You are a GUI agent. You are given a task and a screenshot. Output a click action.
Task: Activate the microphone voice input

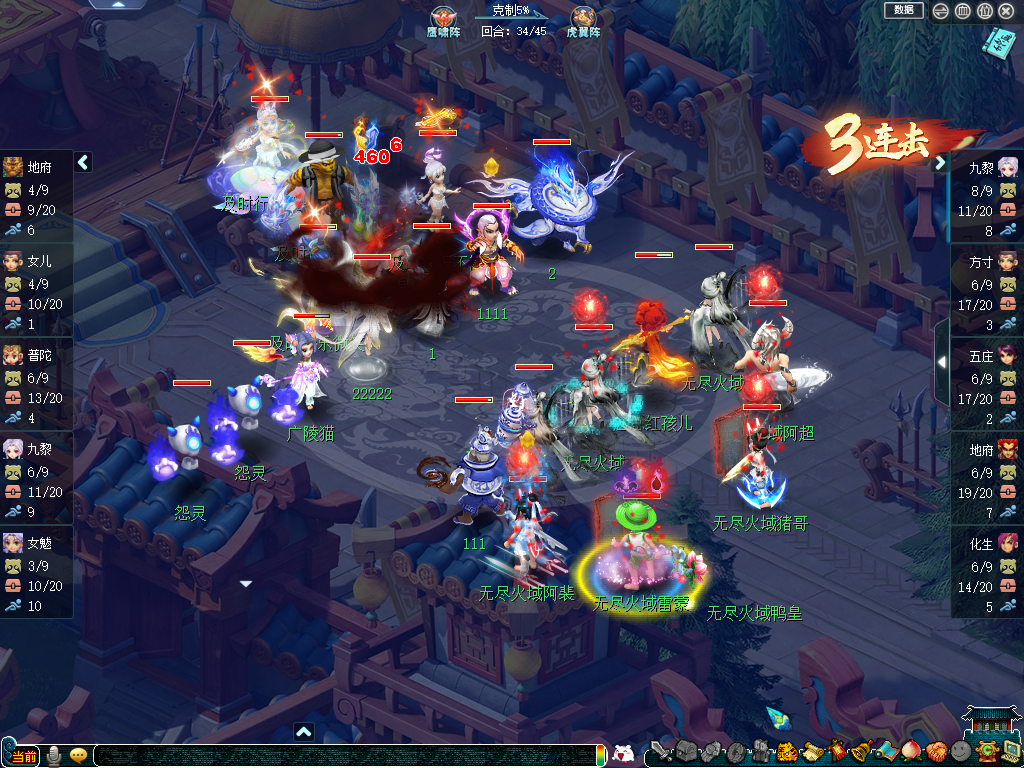[54, 755]
